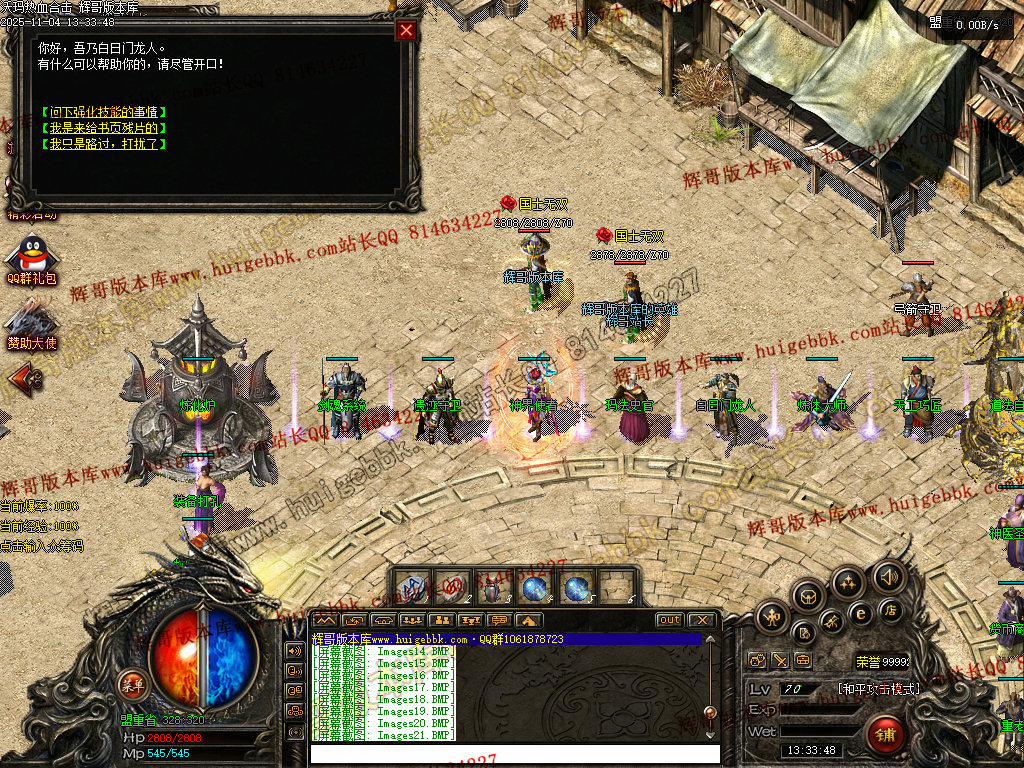Switch the 和平攻击模式 attack mode label

pyautogui.click(x=878, y=689)
